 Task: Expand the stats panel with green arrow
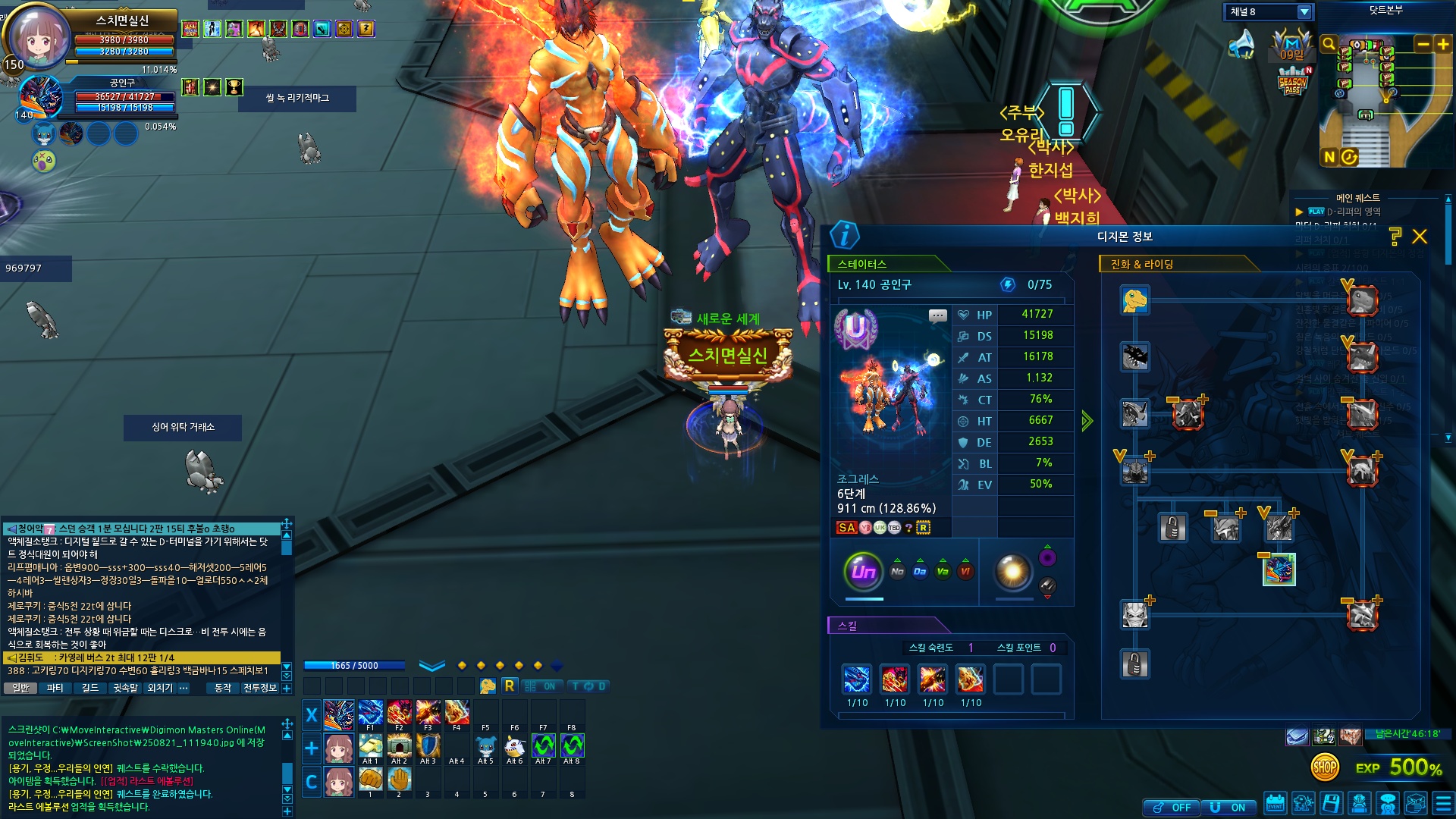(1087, 421)
